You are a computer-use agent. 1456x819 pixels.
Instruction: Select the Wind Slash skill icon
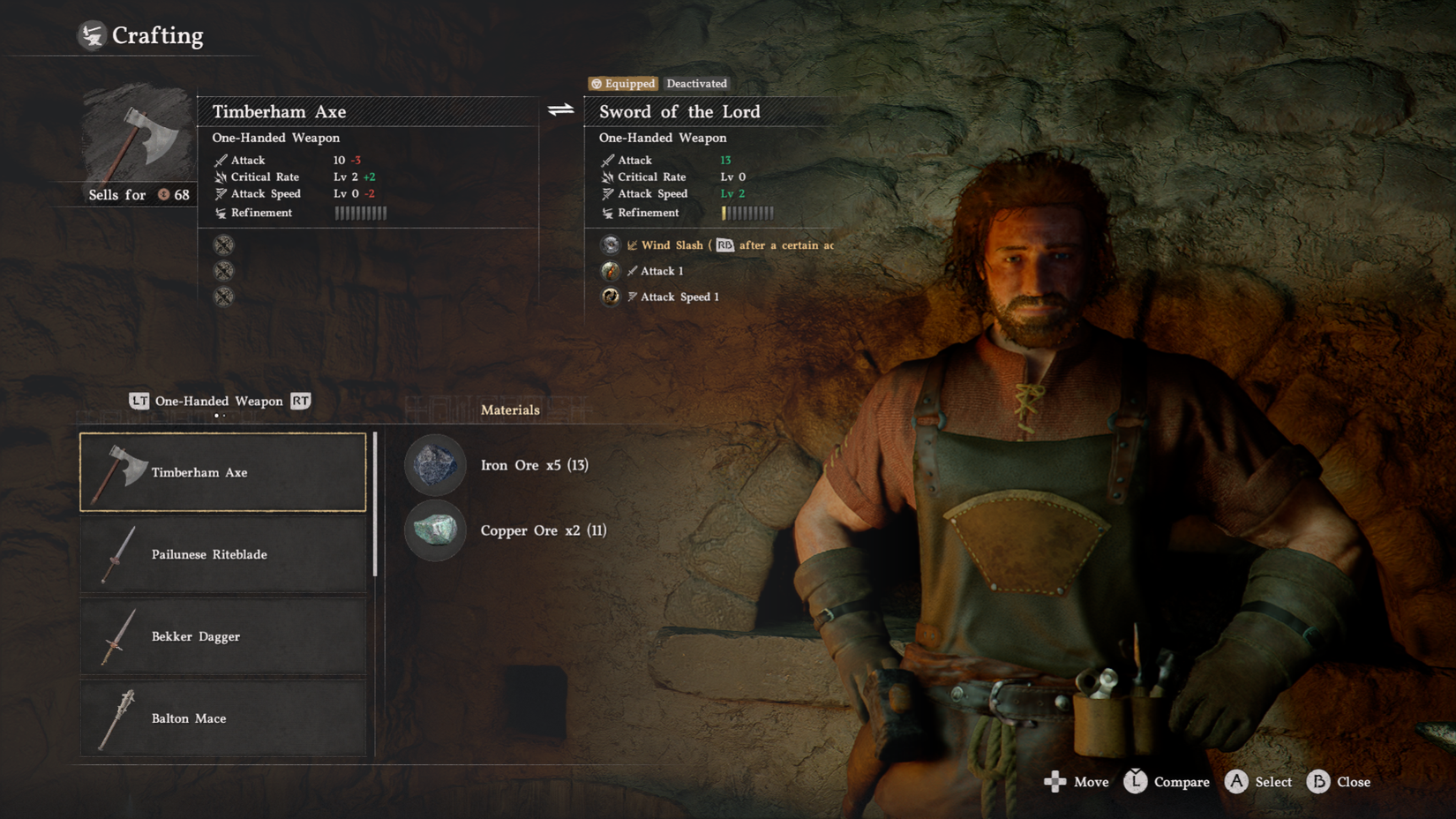[610, 244]
